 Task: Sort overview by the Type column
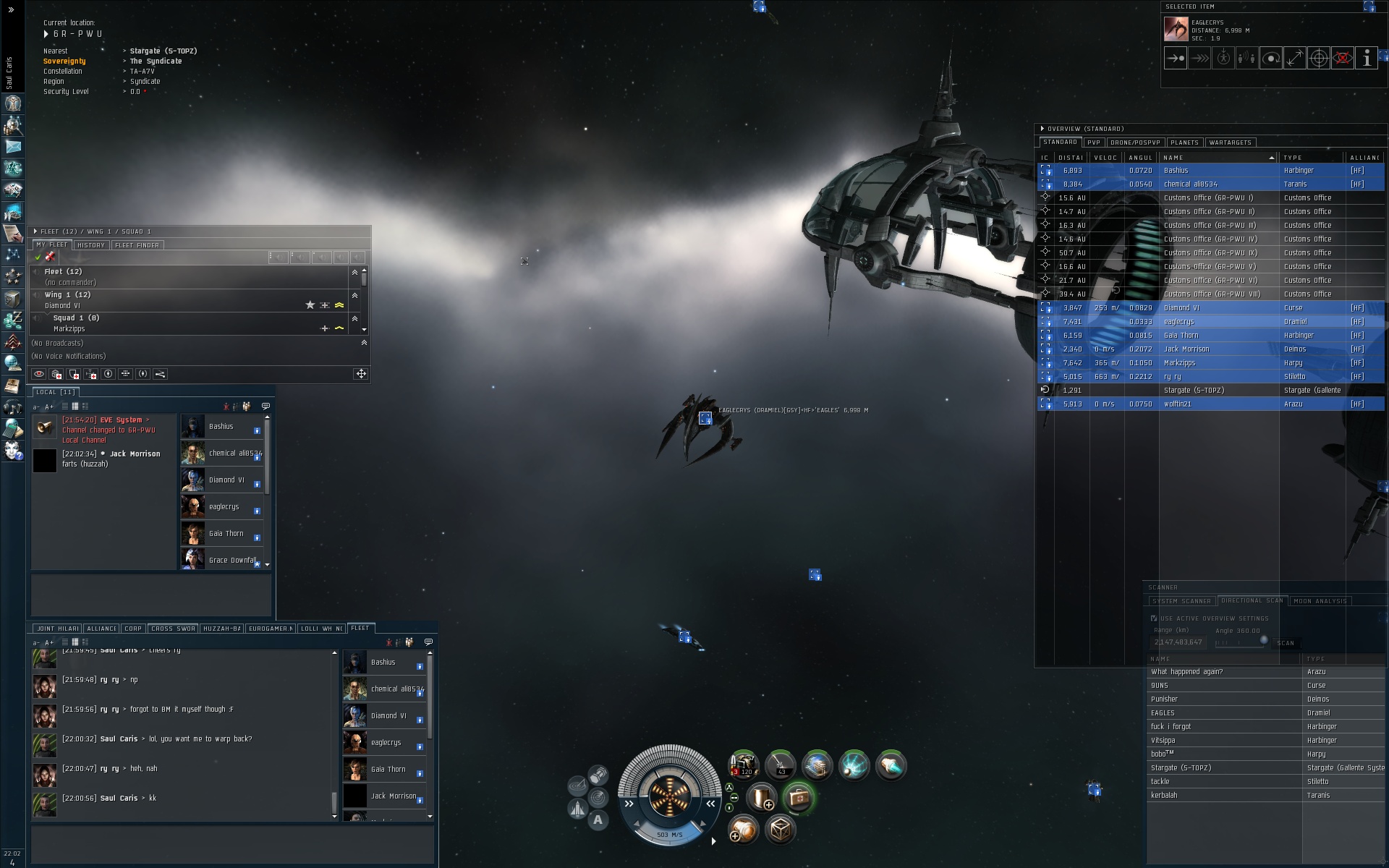[1293, 158]
